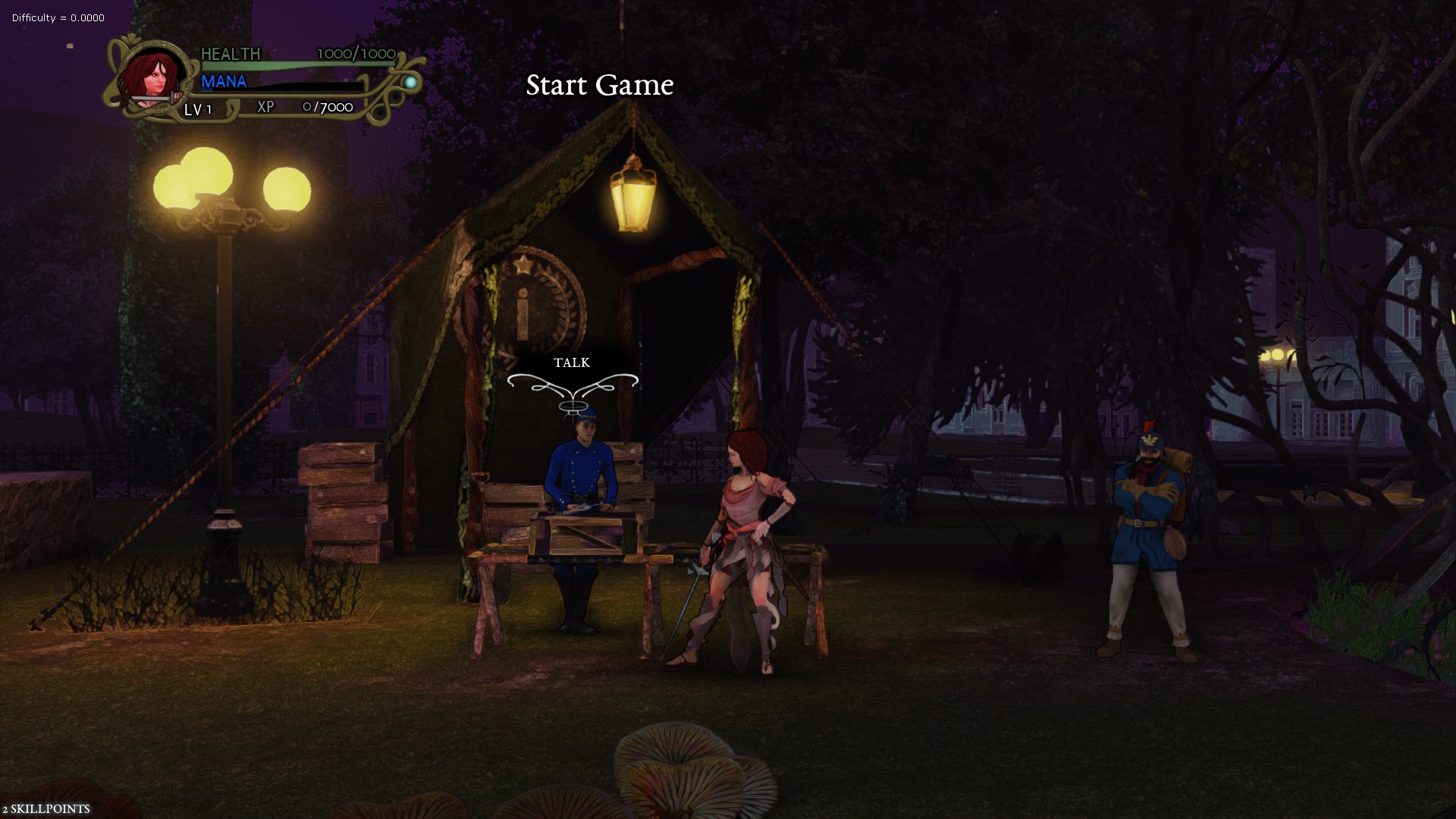Click the character portrait in the HUD
The width and height of the screenshot is (1456, 819).
tap(152, 80)
